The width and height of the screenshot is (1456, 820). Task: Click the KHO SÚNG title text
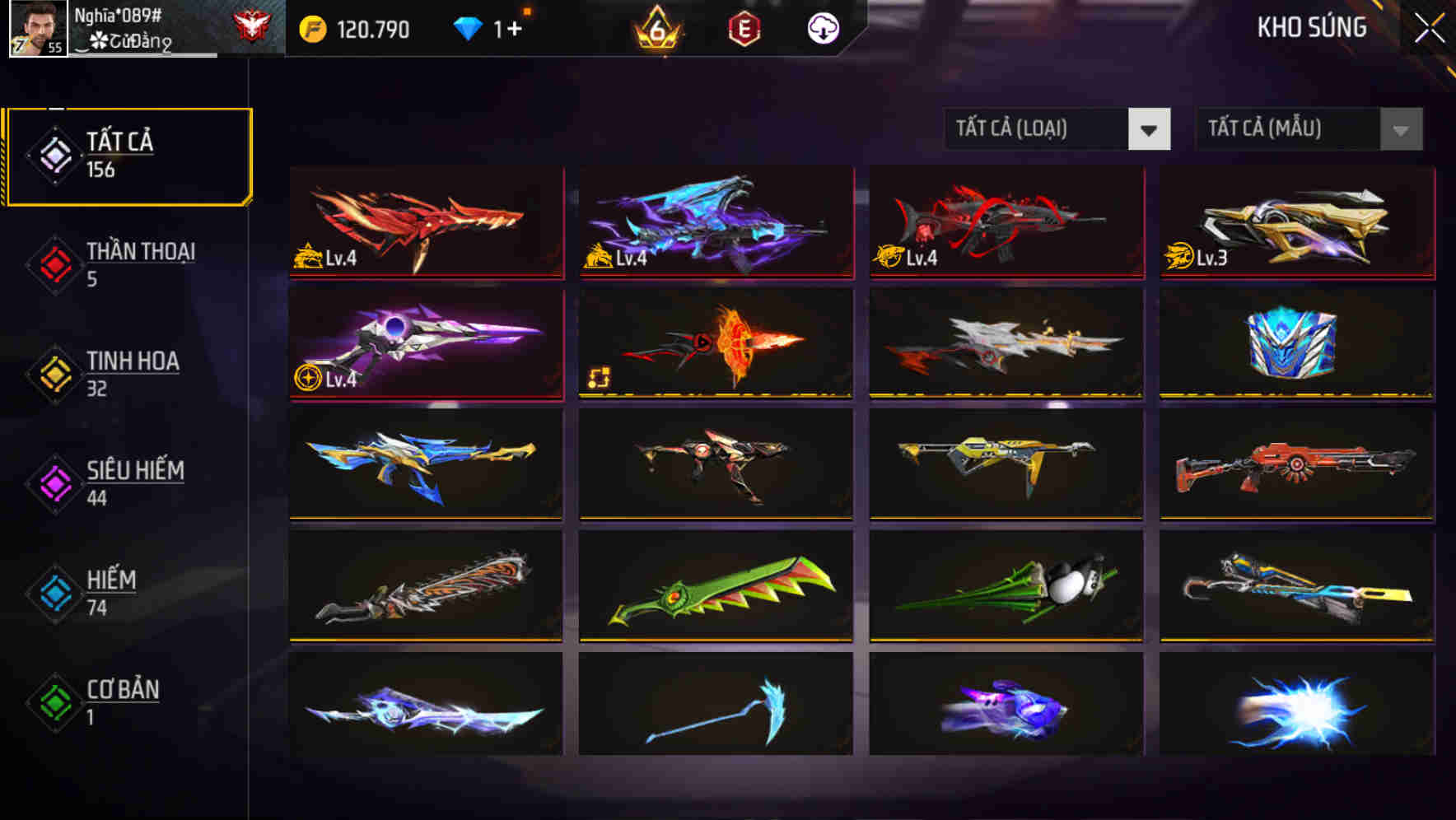tap(1311, 27)
